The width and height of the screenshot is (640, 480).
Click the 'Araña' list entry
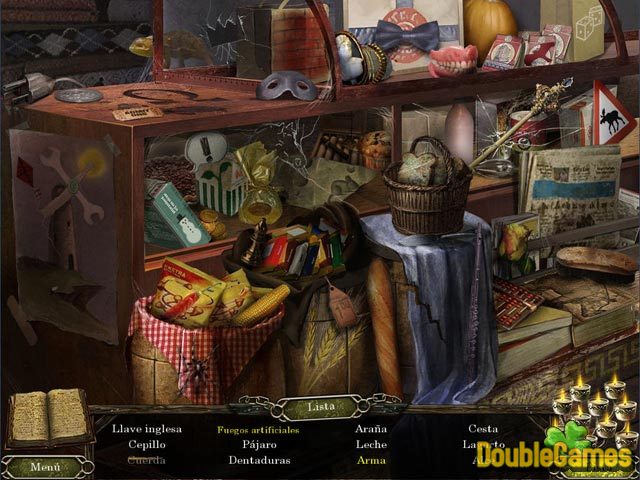click(x=371, y=429)
